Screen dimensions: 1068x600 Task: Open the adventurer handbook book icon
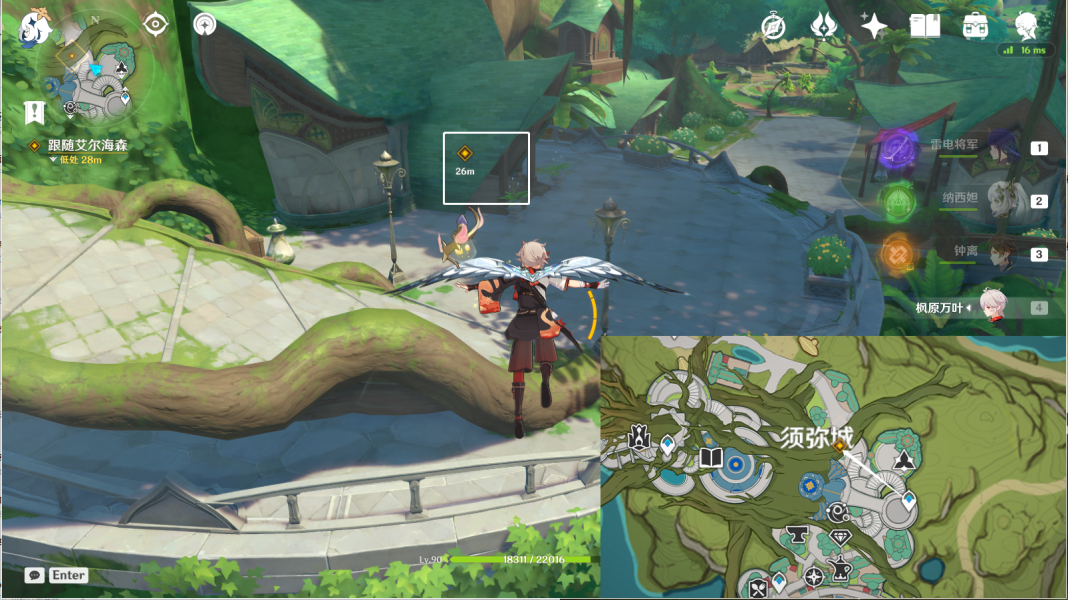click(925, 26)
